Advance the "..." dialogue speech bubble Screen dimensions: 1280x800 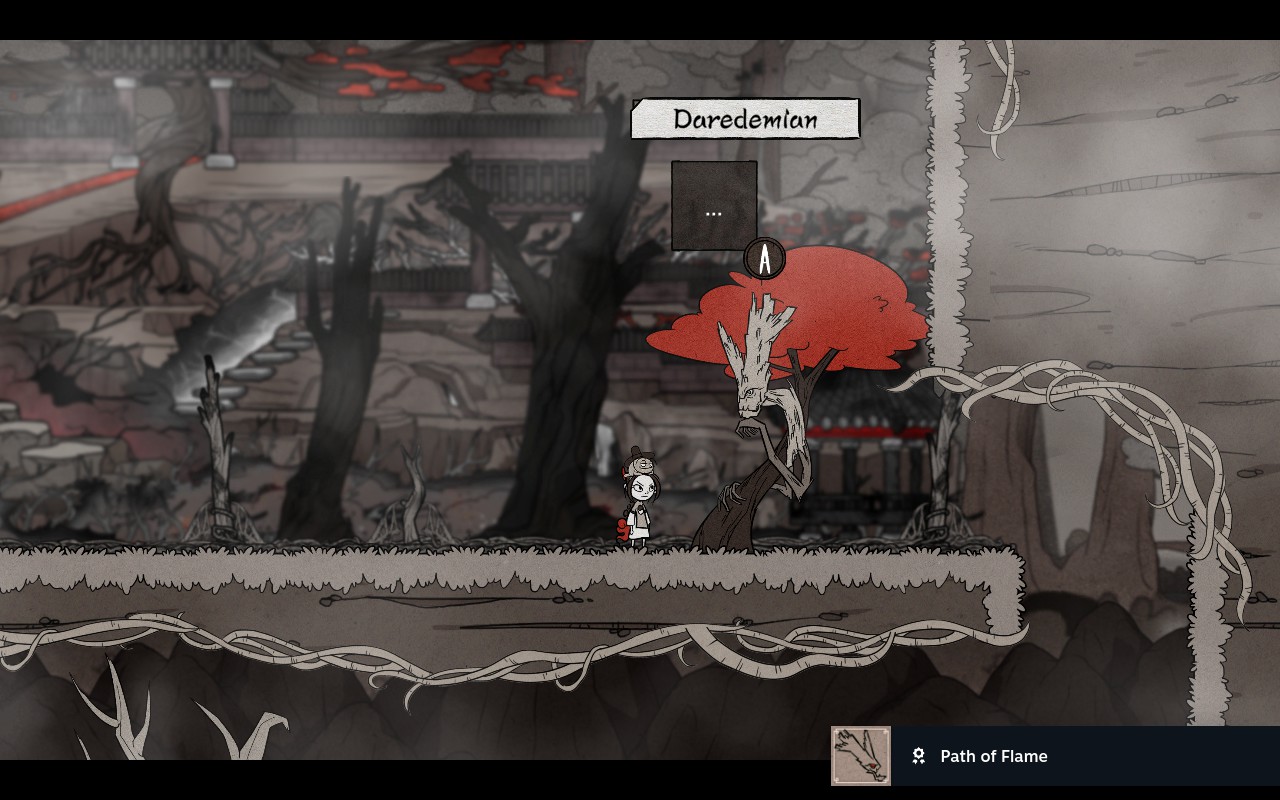pos(713,206)
